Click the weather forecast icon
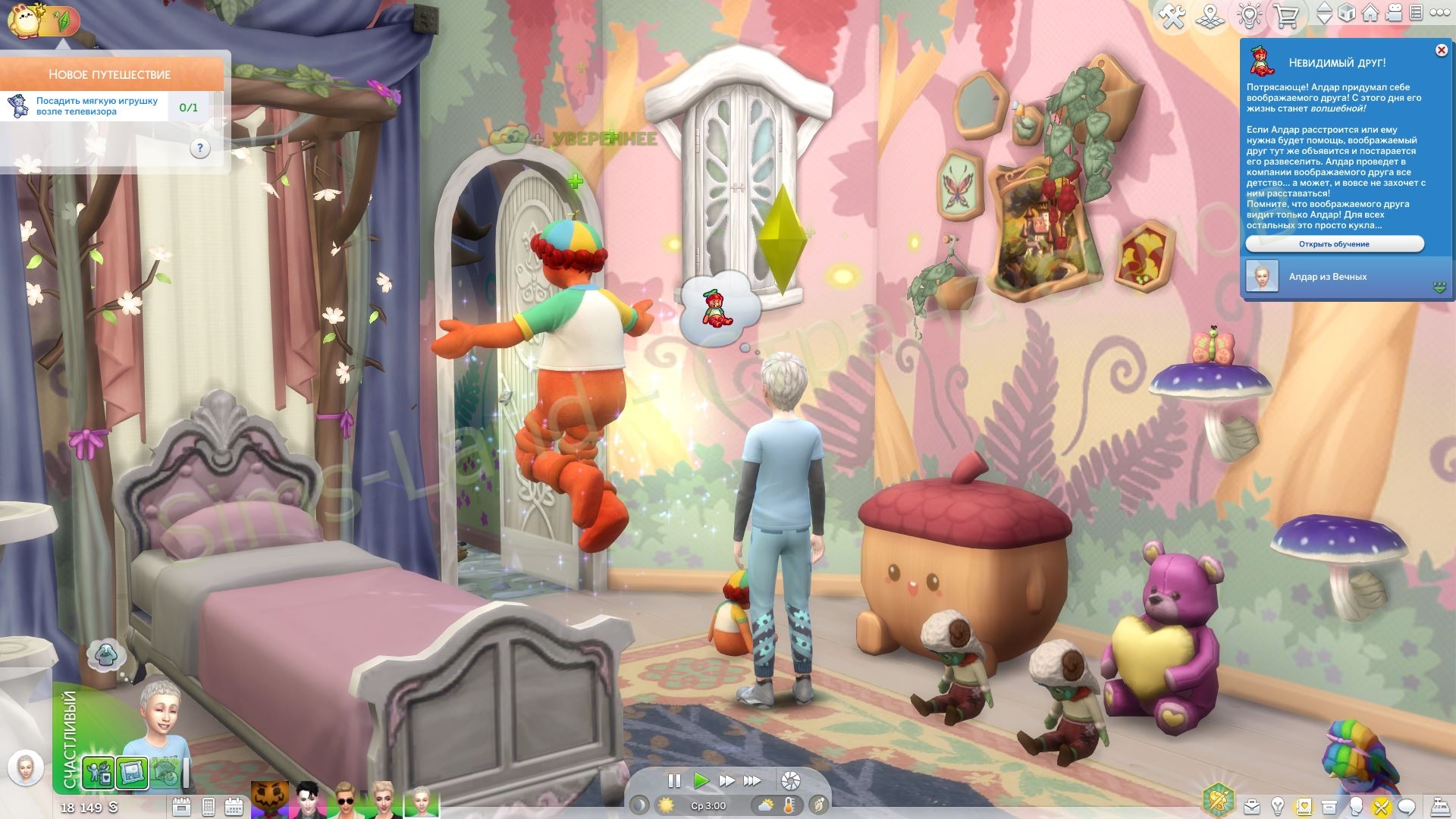Image resolution: width=1456 pixels, height=819 pixels. pos(765,805)
